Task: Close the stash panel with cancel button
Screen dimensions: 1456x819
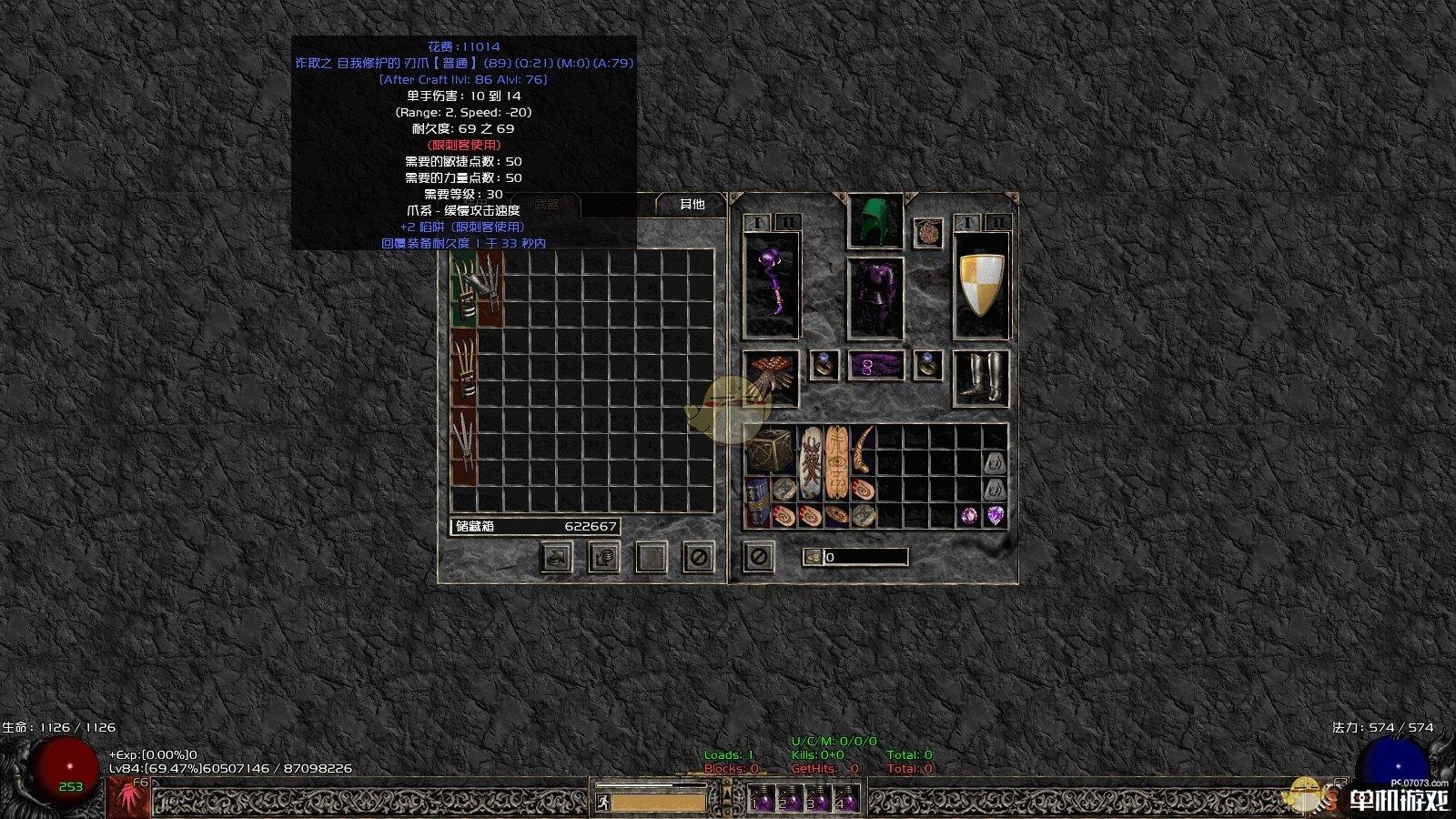Action: point(698,556)
